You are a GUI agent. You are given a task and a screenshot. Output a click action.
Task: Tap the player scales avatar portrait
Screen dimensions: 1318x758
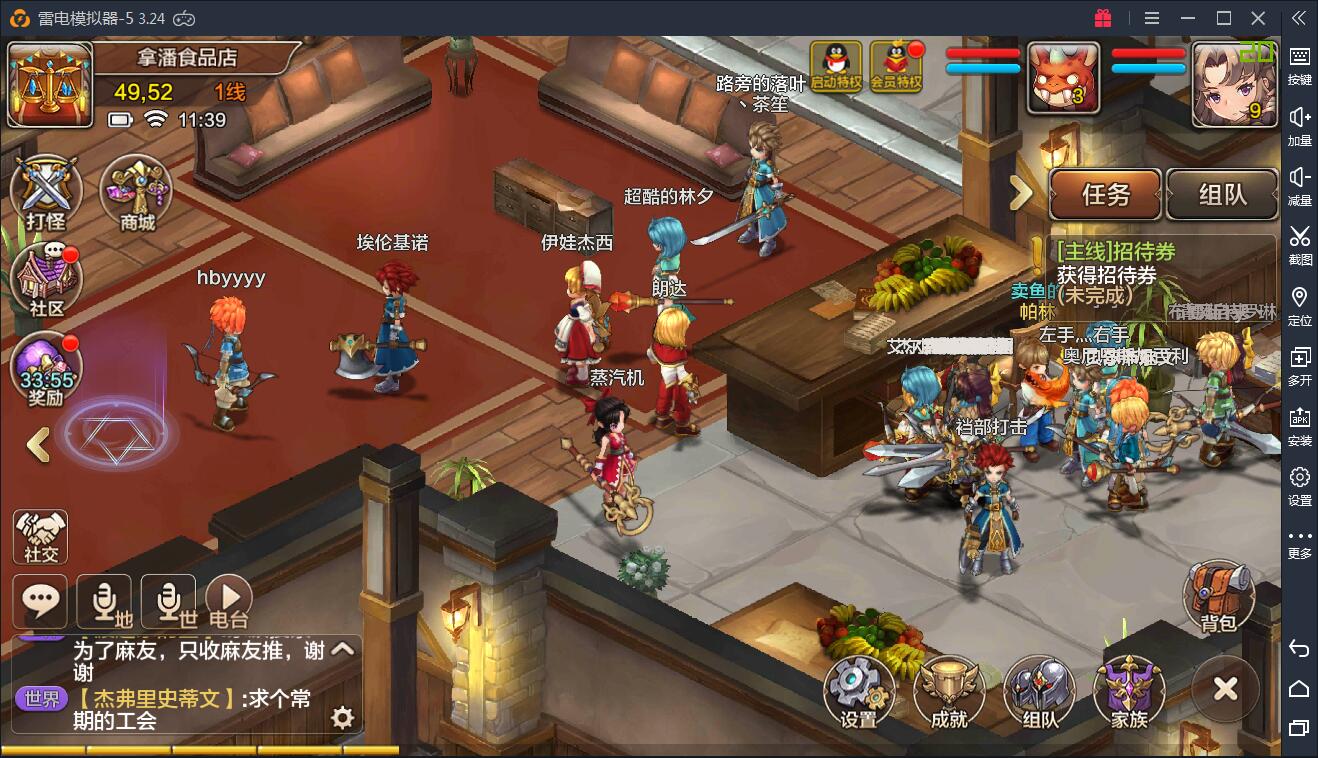pos(50,84)
